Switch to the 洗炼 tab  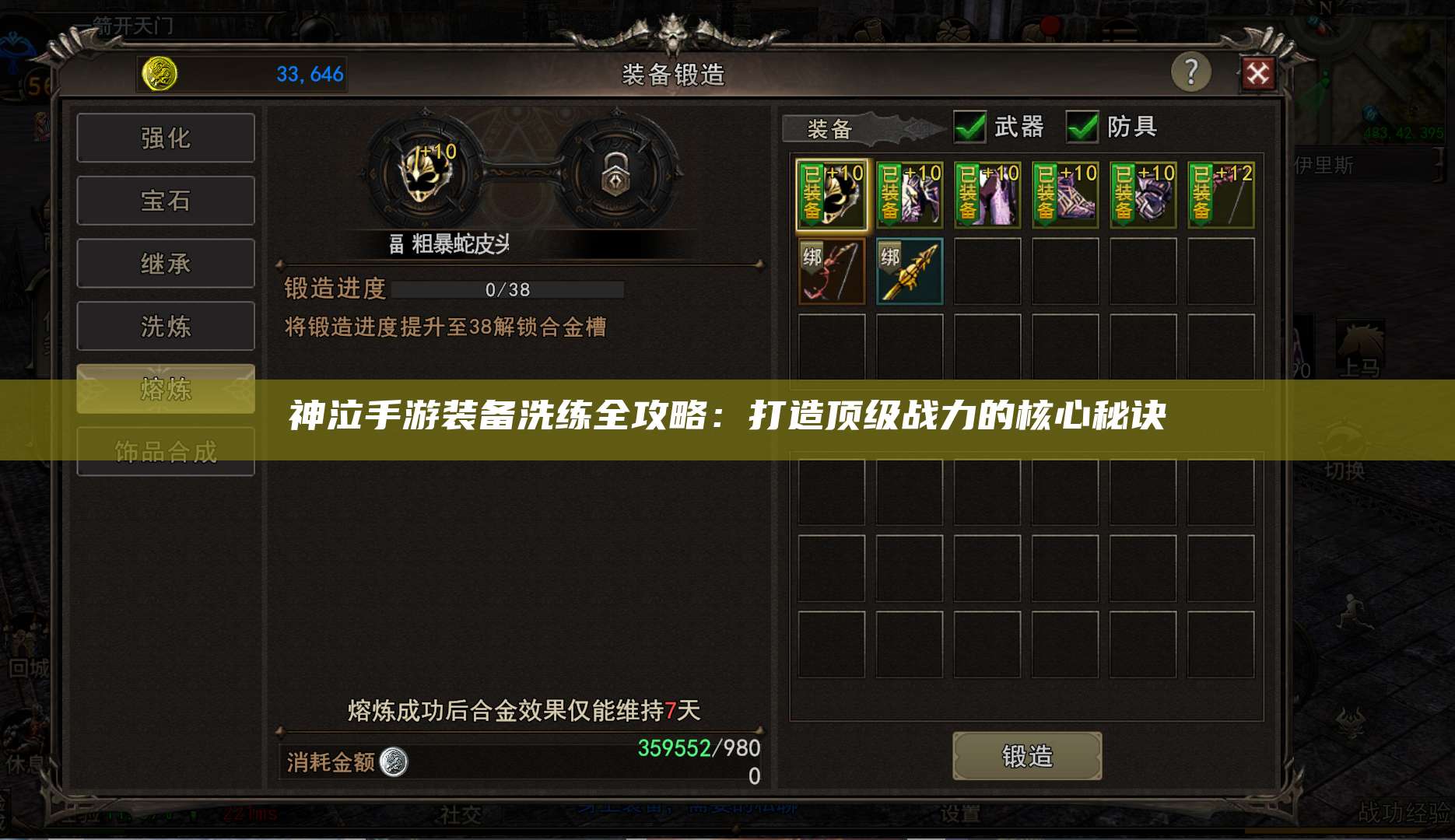pyautogui.click(x=166, y=326)
